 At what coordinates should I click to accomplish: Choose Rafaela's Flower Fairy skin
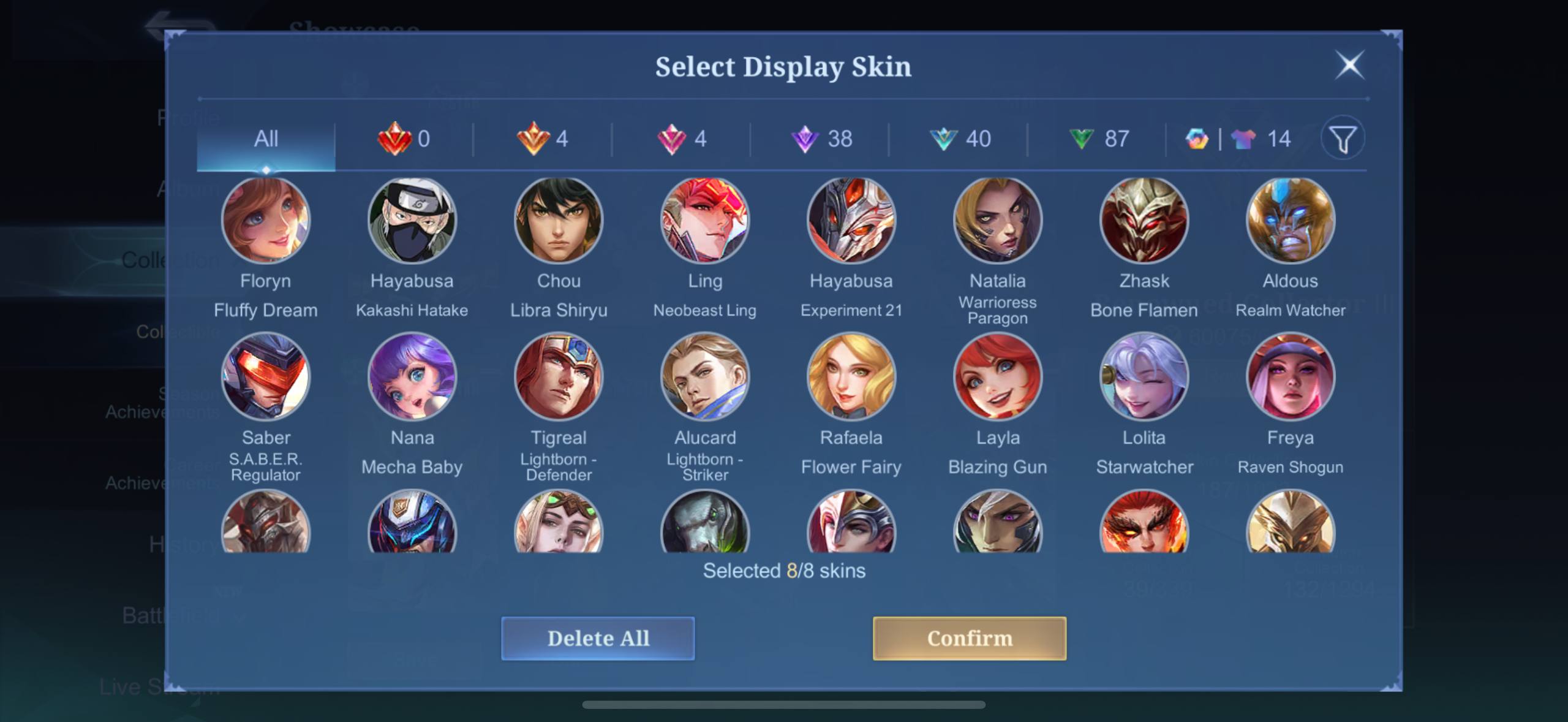[x=851, y=376]
